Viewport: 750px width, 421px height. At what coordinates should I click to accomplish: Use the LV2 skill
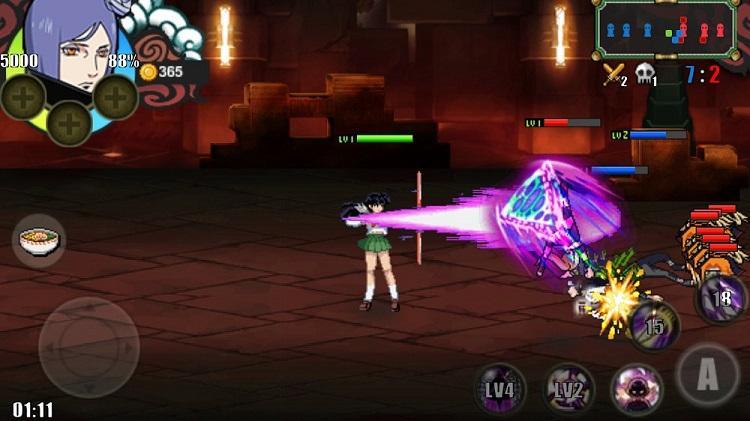(569, 388)
